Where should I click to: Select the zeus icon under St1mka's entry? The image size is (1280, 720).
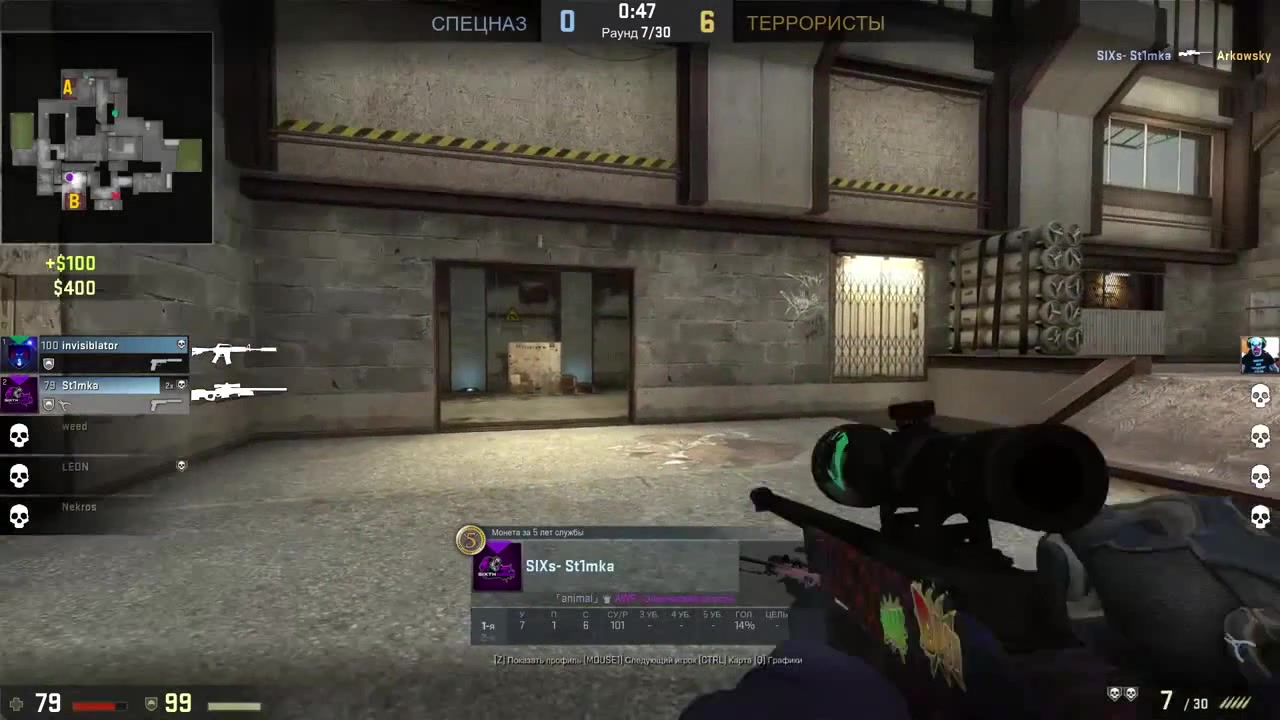pyautogui.click(x=66, y=406)
